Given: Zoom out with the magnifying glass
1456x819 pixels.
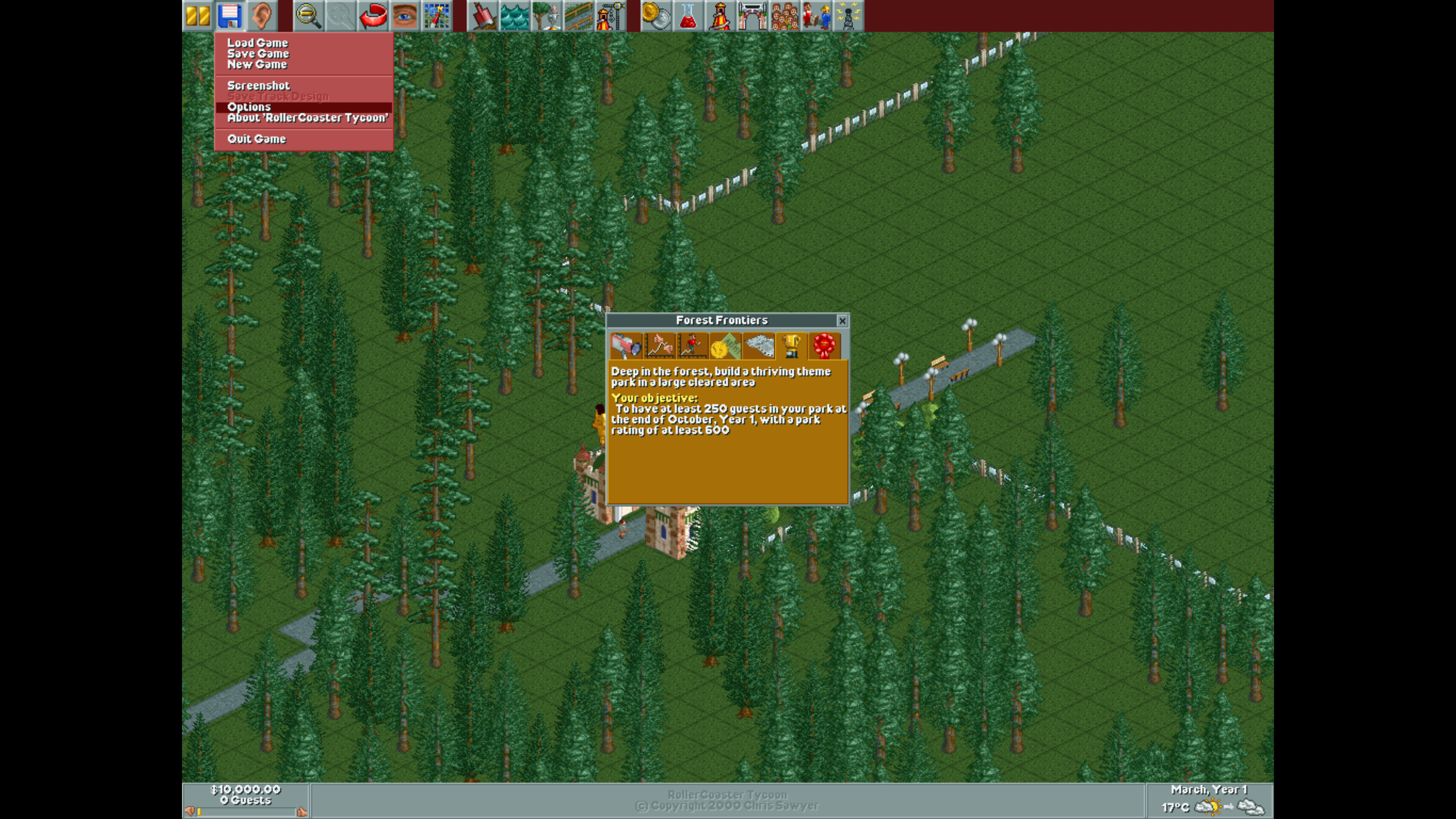Looking at the screenshot, I should point(309,16).
